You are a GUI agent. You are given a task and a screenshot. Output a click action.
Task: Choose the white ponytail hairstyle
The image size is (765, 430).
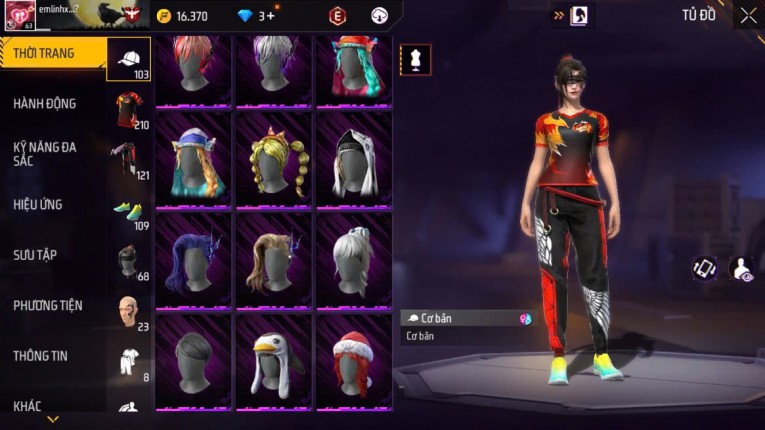(354, 260)
